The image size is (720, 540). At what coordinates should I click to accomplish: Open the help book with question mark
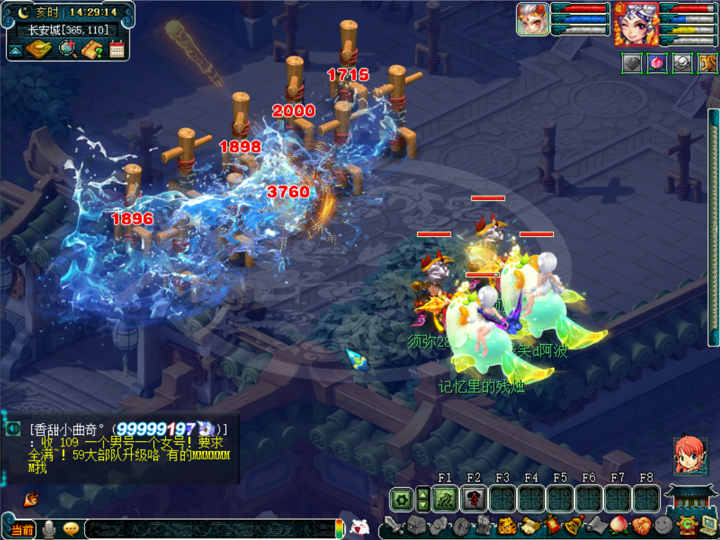93,49
